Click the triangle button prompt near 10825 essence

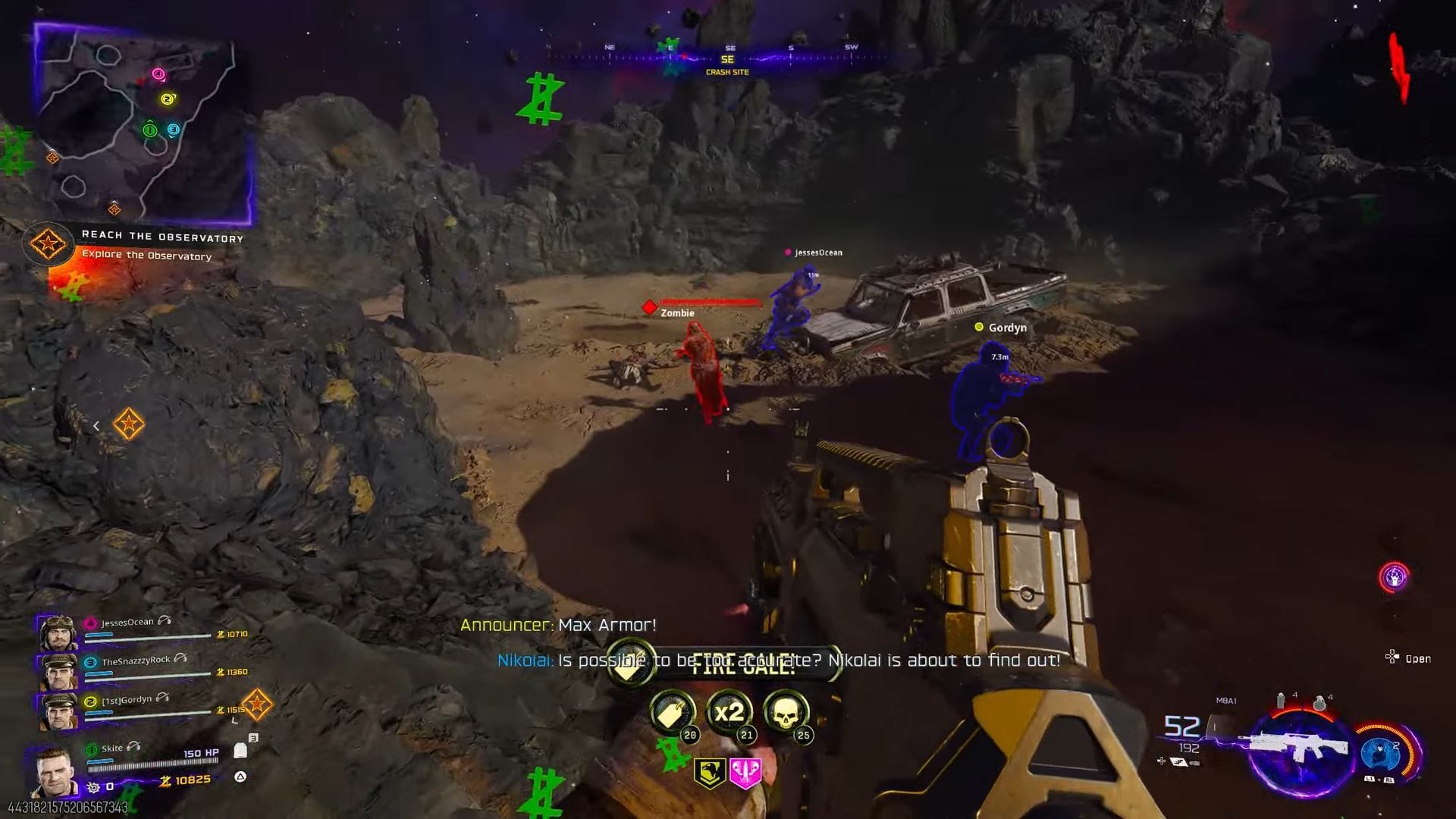click(x=240, y=776)
